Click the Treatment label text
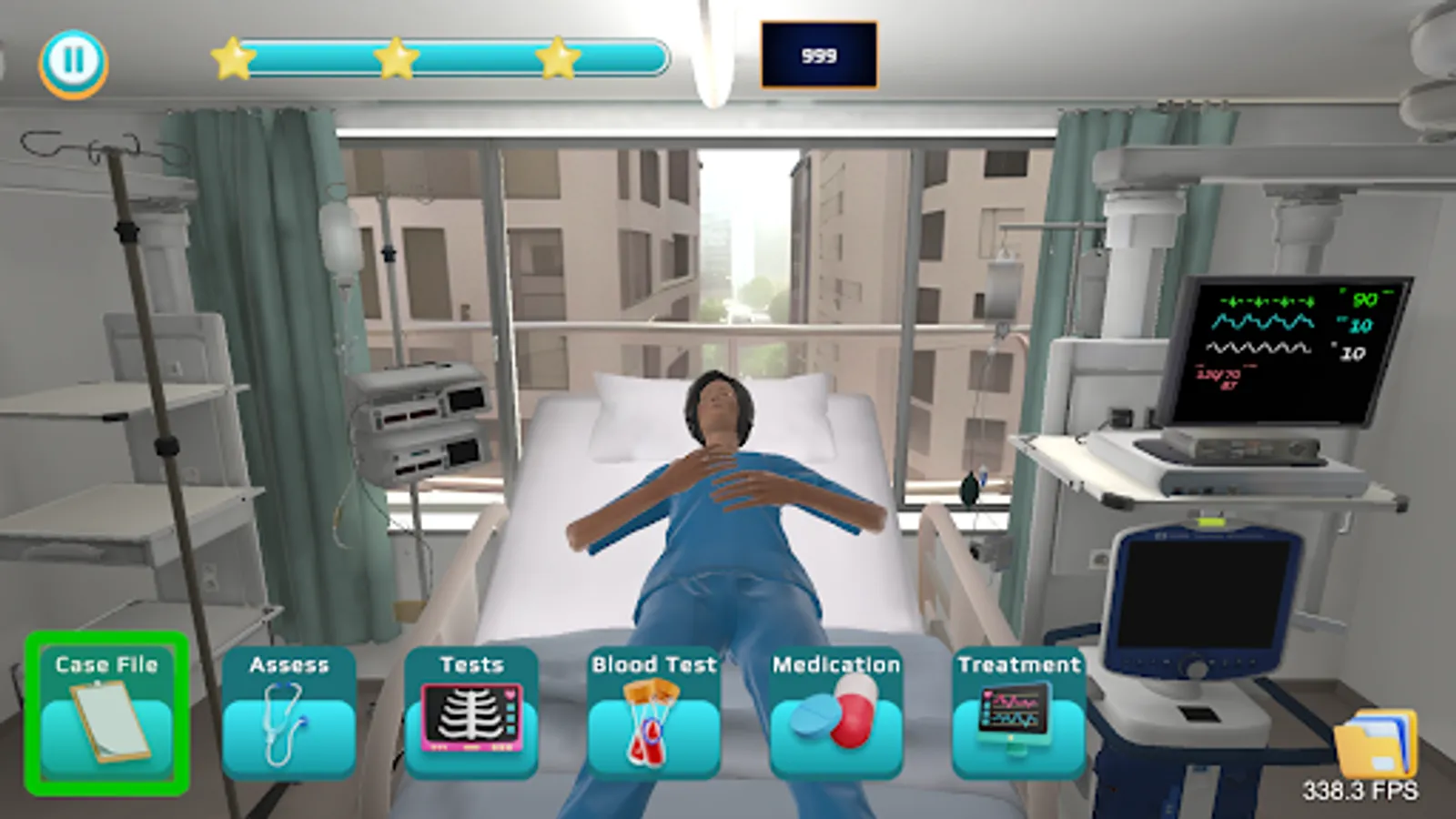Image resolution: width=1456 pixels, height=819 pixels. (x=1017, y=664)
